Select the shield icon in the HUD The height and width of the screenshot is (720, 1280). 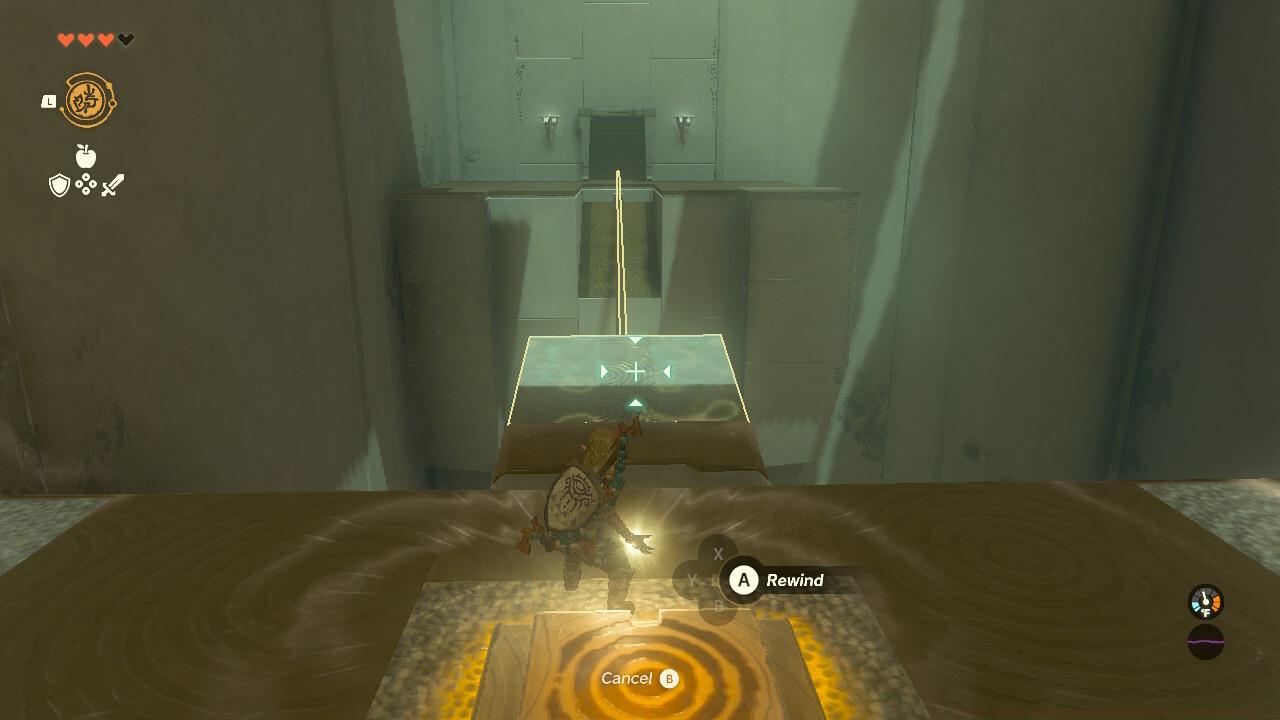click(x=57, y=184)
